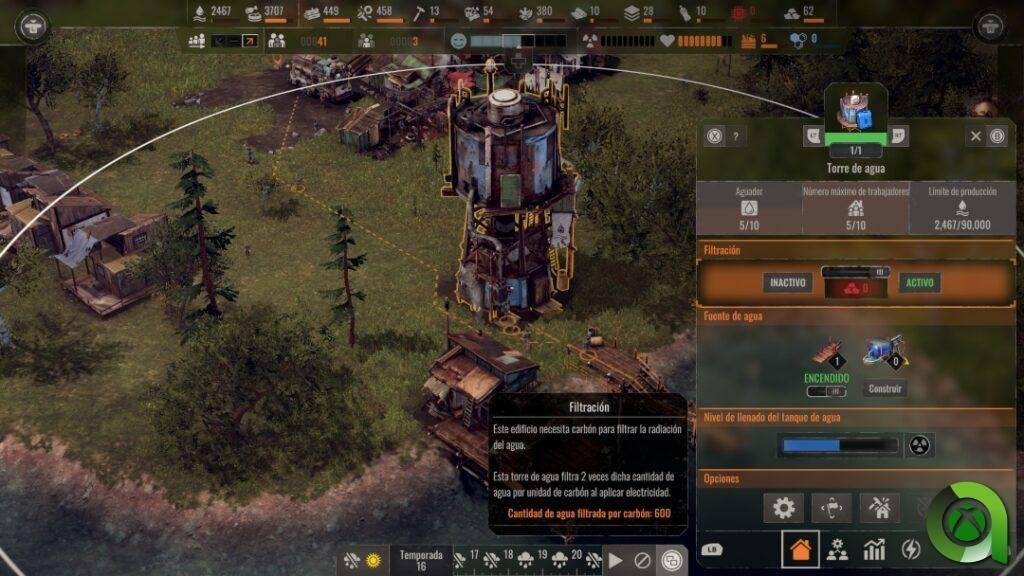Choose the demolish building option
The height and width of the screenshot is (576, 1024).
879,507
